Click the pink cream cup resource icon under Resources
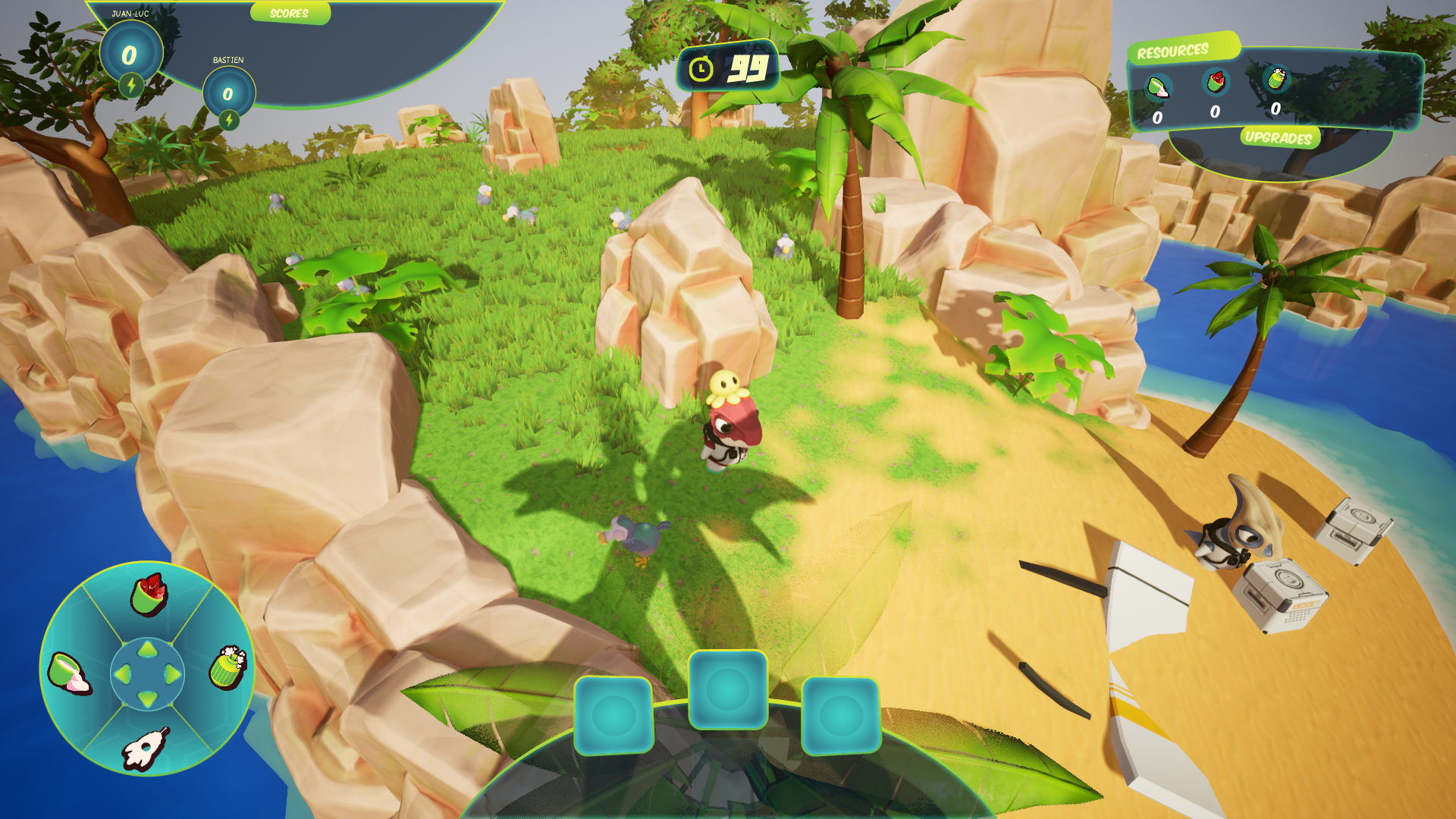Viewport: 1456px width, 819px height. tap(1158, 87)
